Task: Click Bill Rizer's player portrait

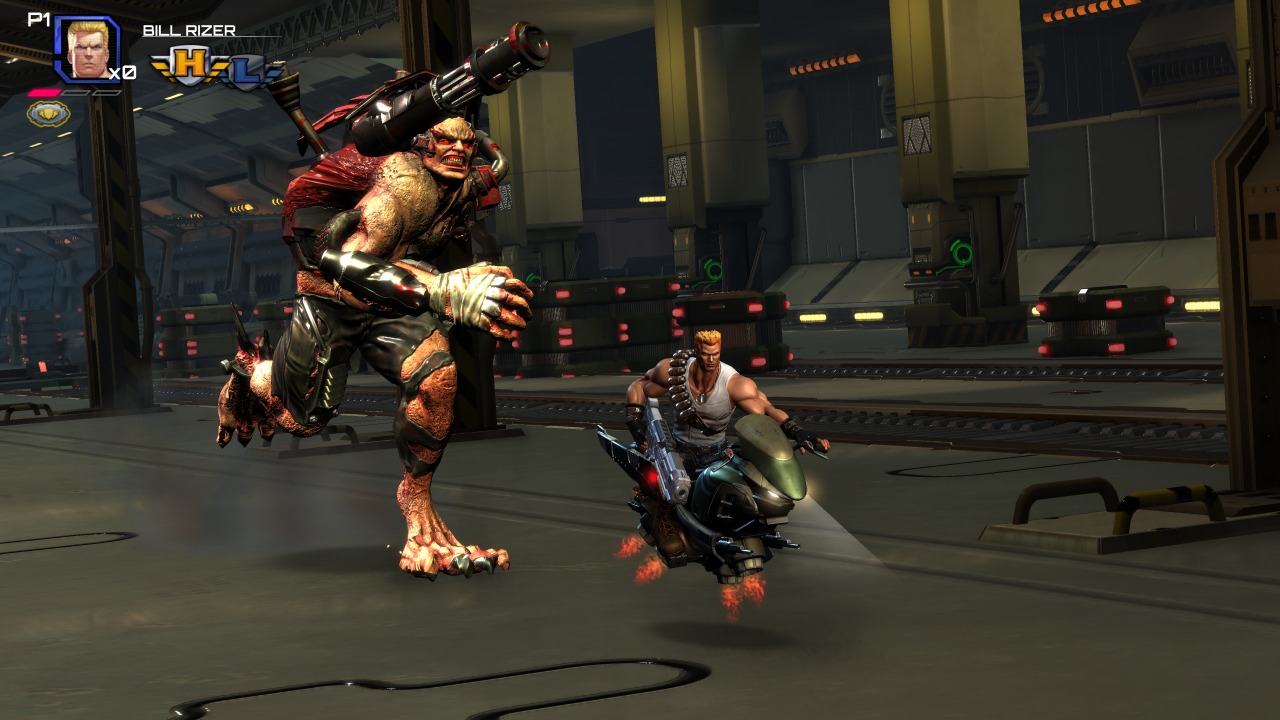Action: click(x=87, y=49)
